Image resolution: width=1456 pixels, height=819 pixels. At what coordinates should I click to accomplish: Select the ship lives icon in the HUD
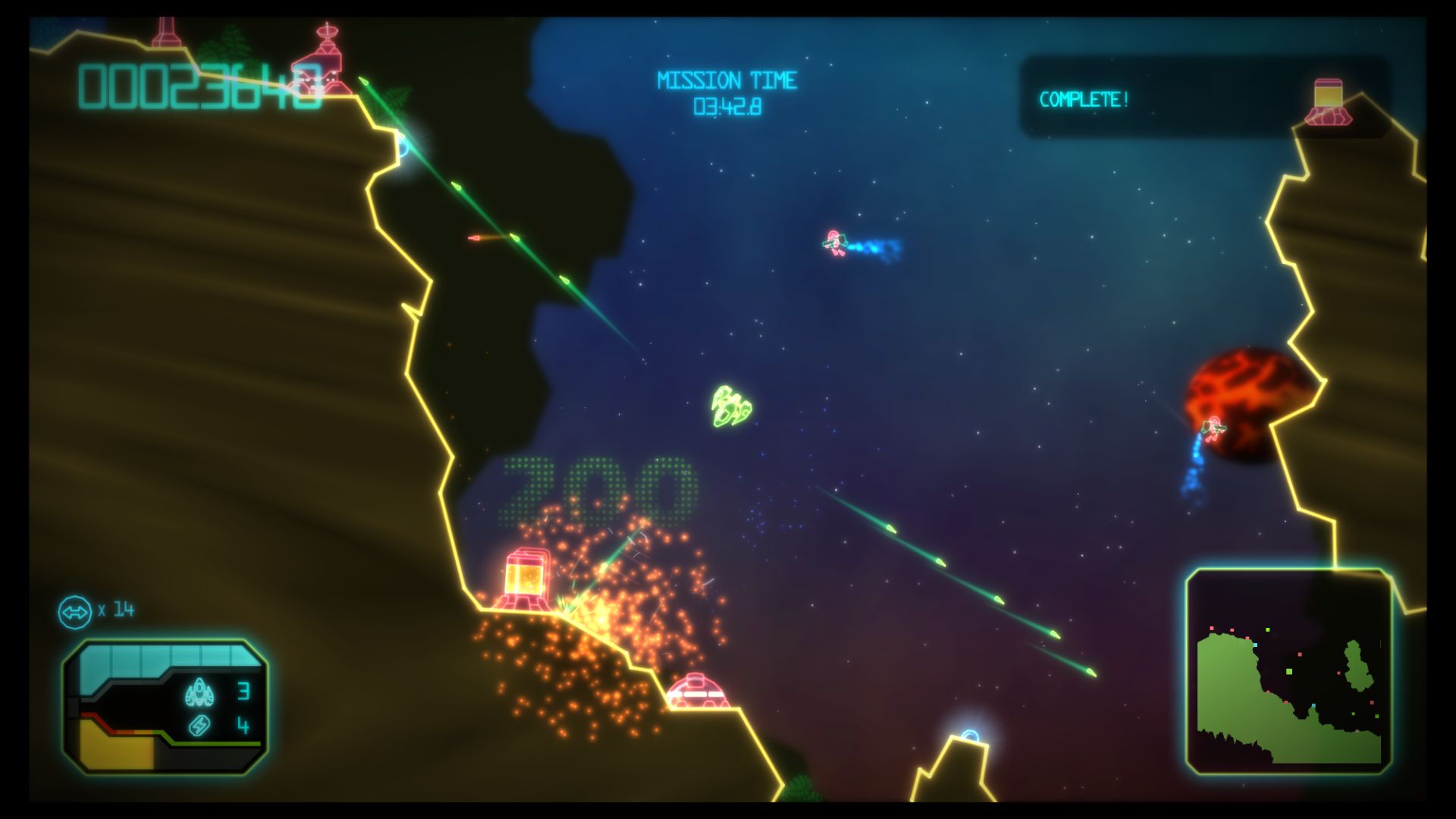point(199,692)
